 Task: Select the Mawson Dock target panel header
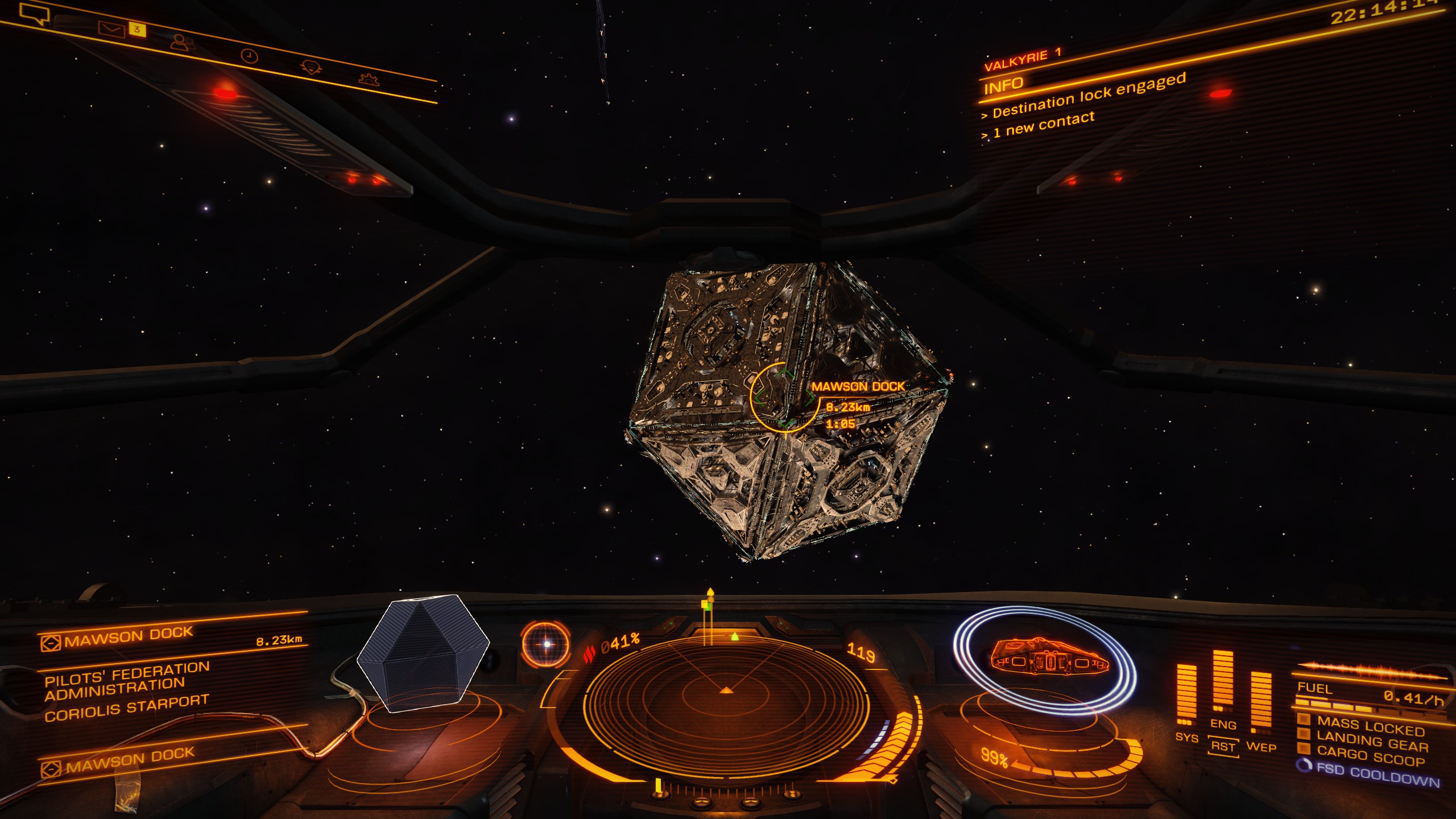tap(129, 637)
